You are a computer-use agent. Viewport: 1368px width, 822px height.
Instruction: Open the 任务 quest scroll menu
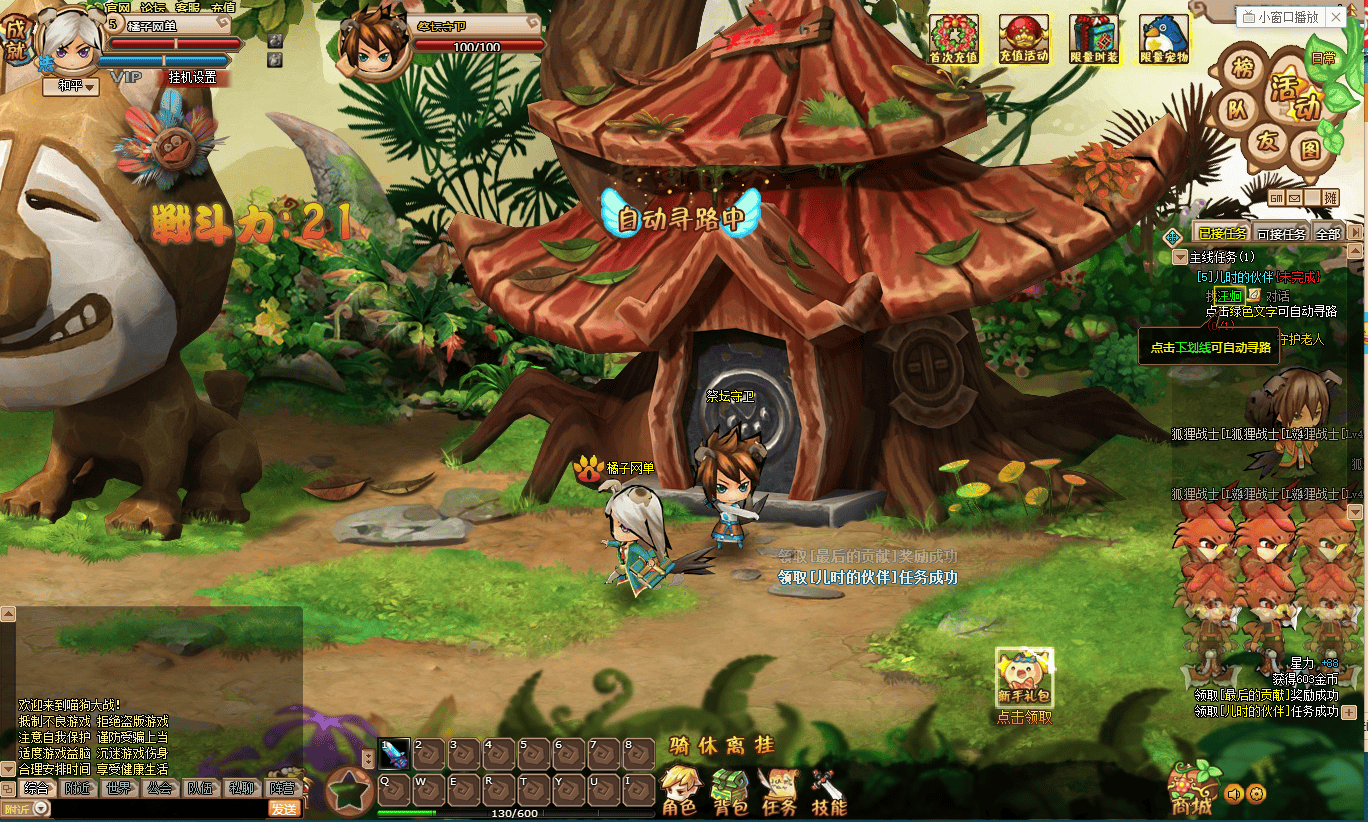point(779,792)
